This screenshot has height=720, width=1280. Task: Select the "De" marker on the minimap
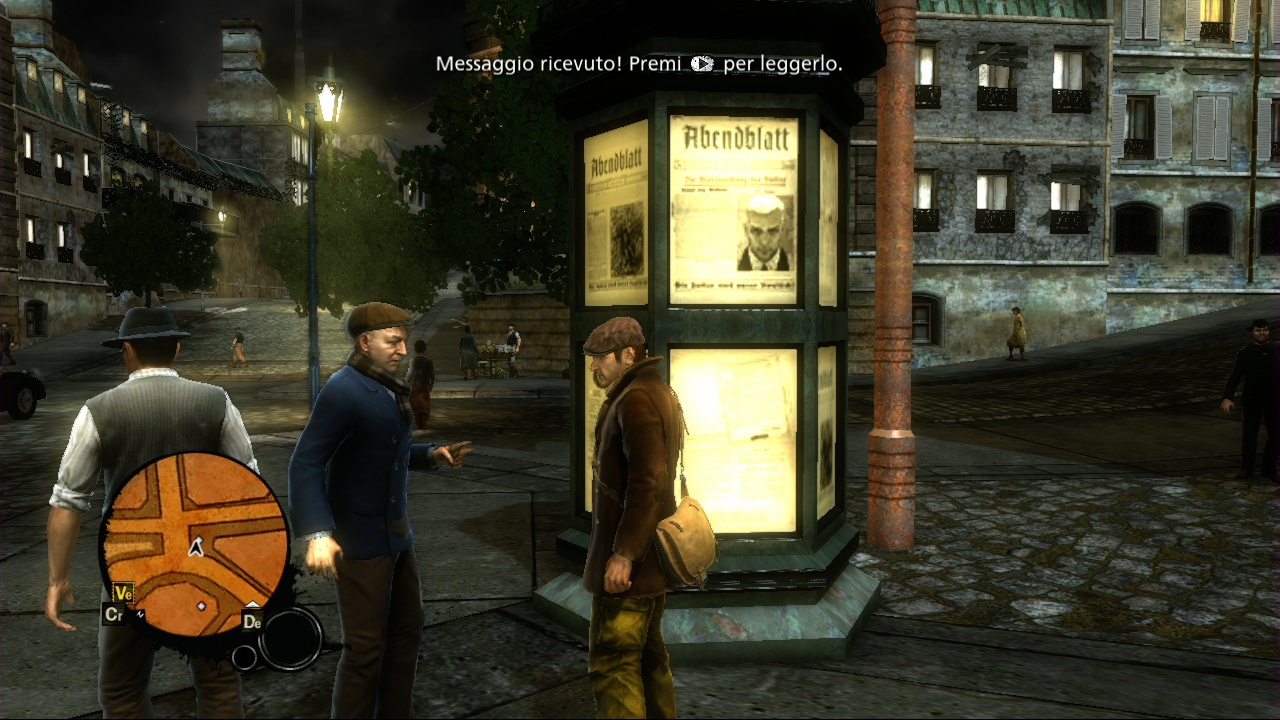pyautogui.click(x=252, y=621)
